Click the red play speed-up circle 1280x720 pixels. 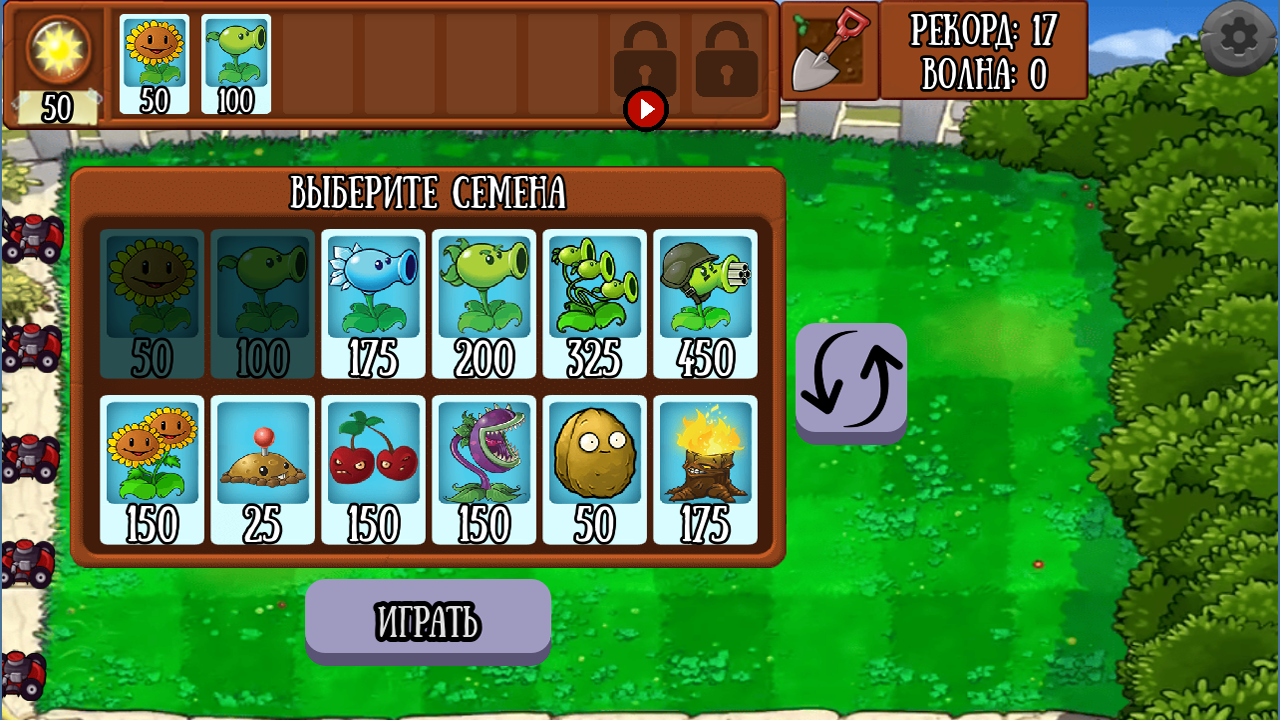point(645,109)
